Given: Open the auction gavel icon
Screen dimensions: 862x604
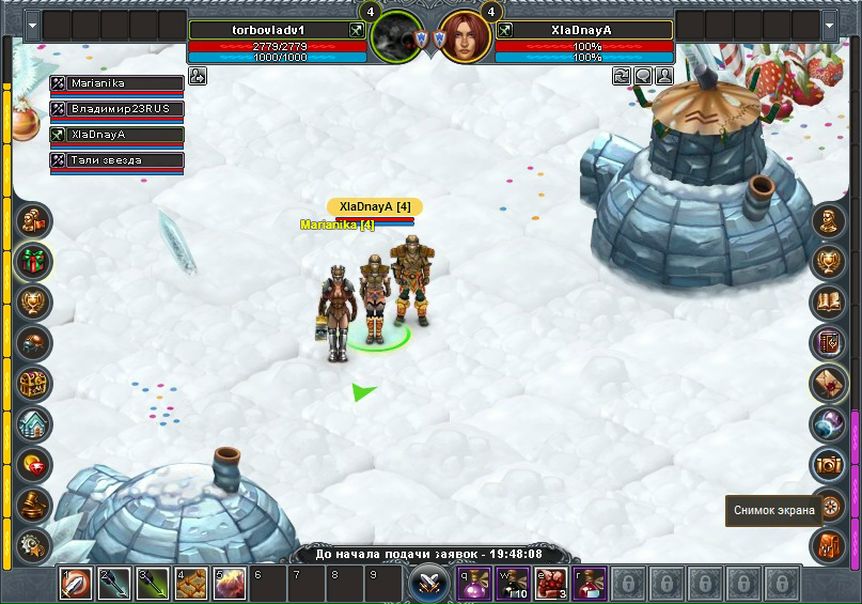Looking at the screenshot, I should 34,504.
